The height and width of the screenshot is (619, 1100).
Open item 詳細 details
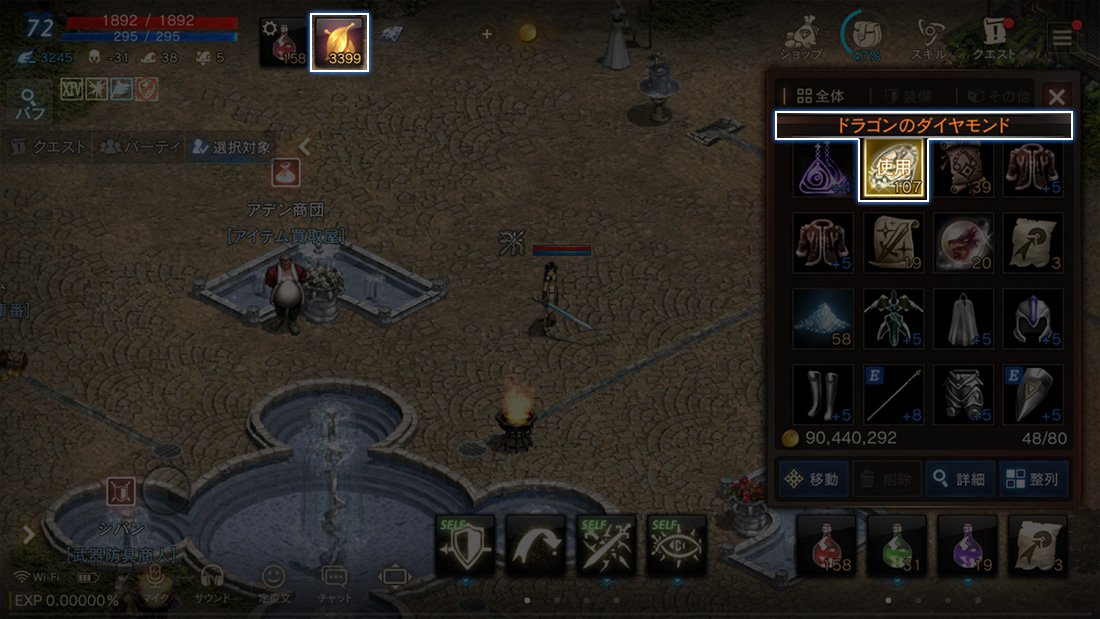coord(959,479)
